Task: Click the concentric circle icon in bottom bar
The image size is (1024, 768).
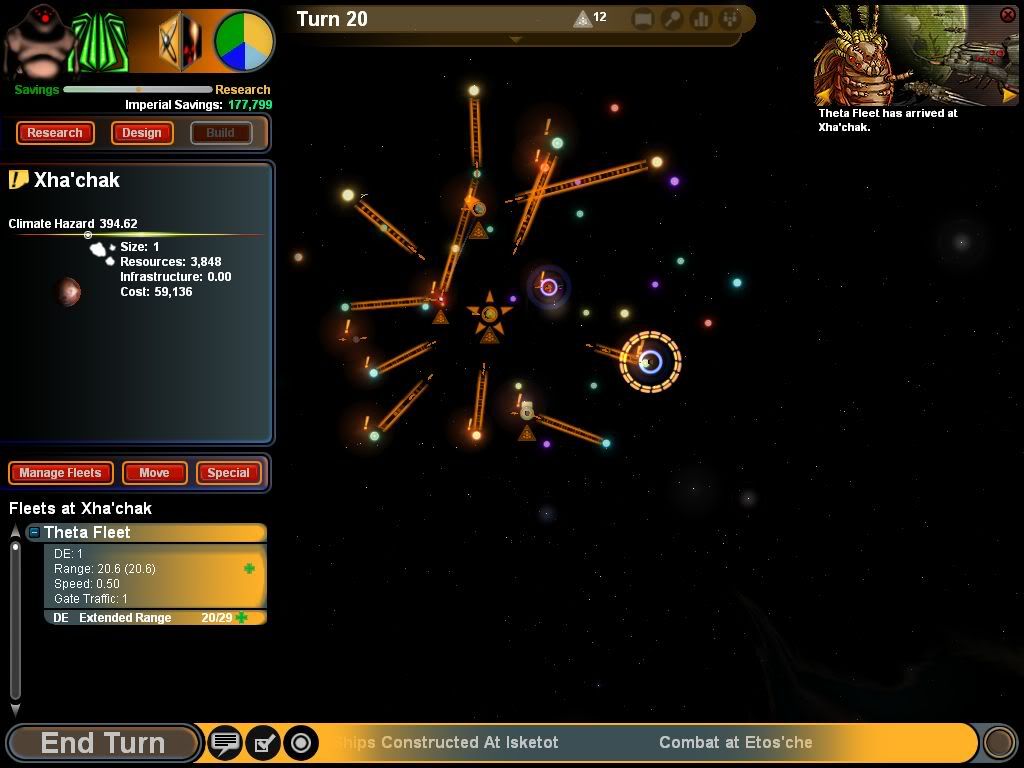Action: click(x=300, y=743)
